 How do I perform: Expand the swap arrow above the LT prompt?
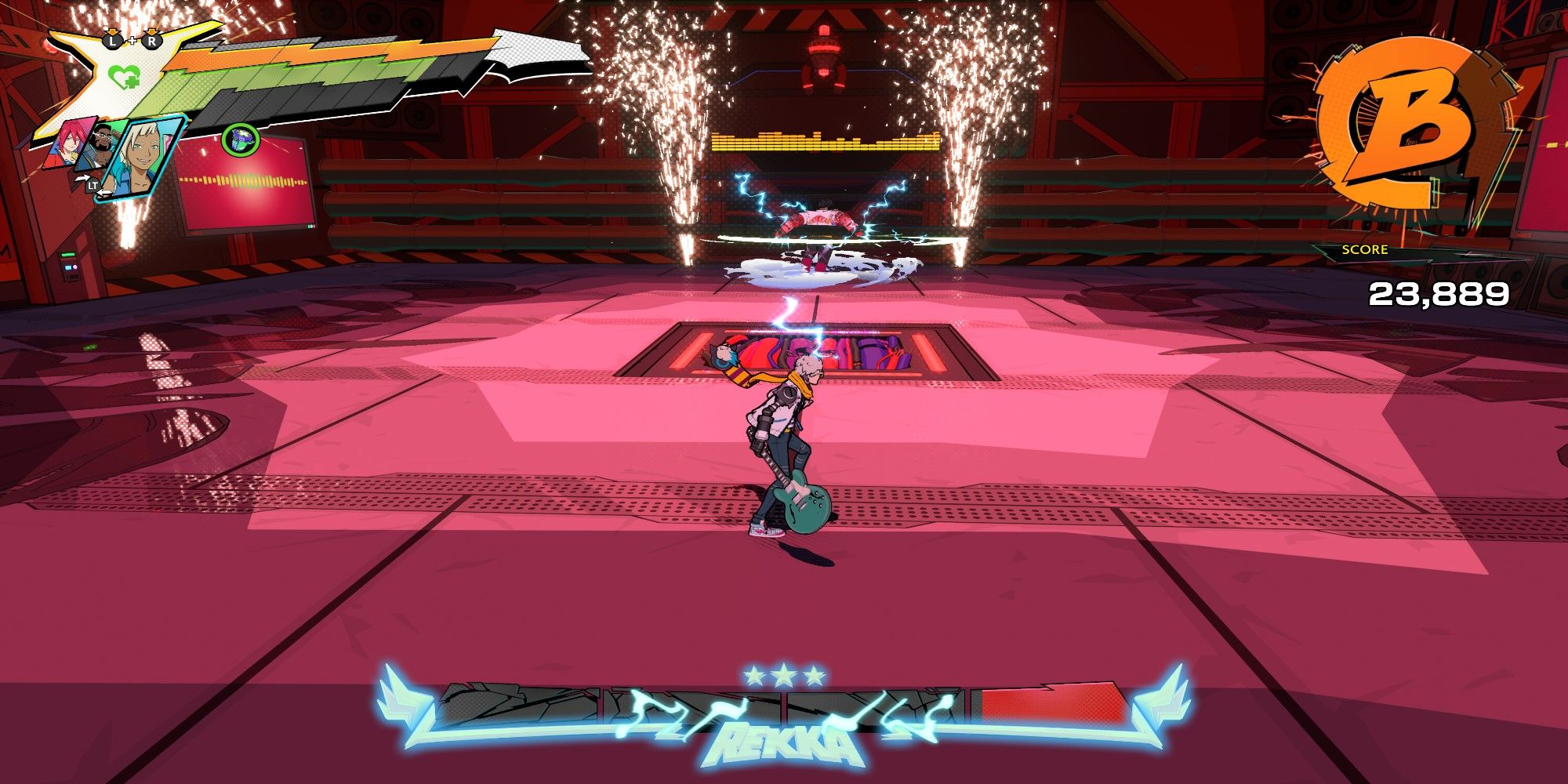point(85,177)
